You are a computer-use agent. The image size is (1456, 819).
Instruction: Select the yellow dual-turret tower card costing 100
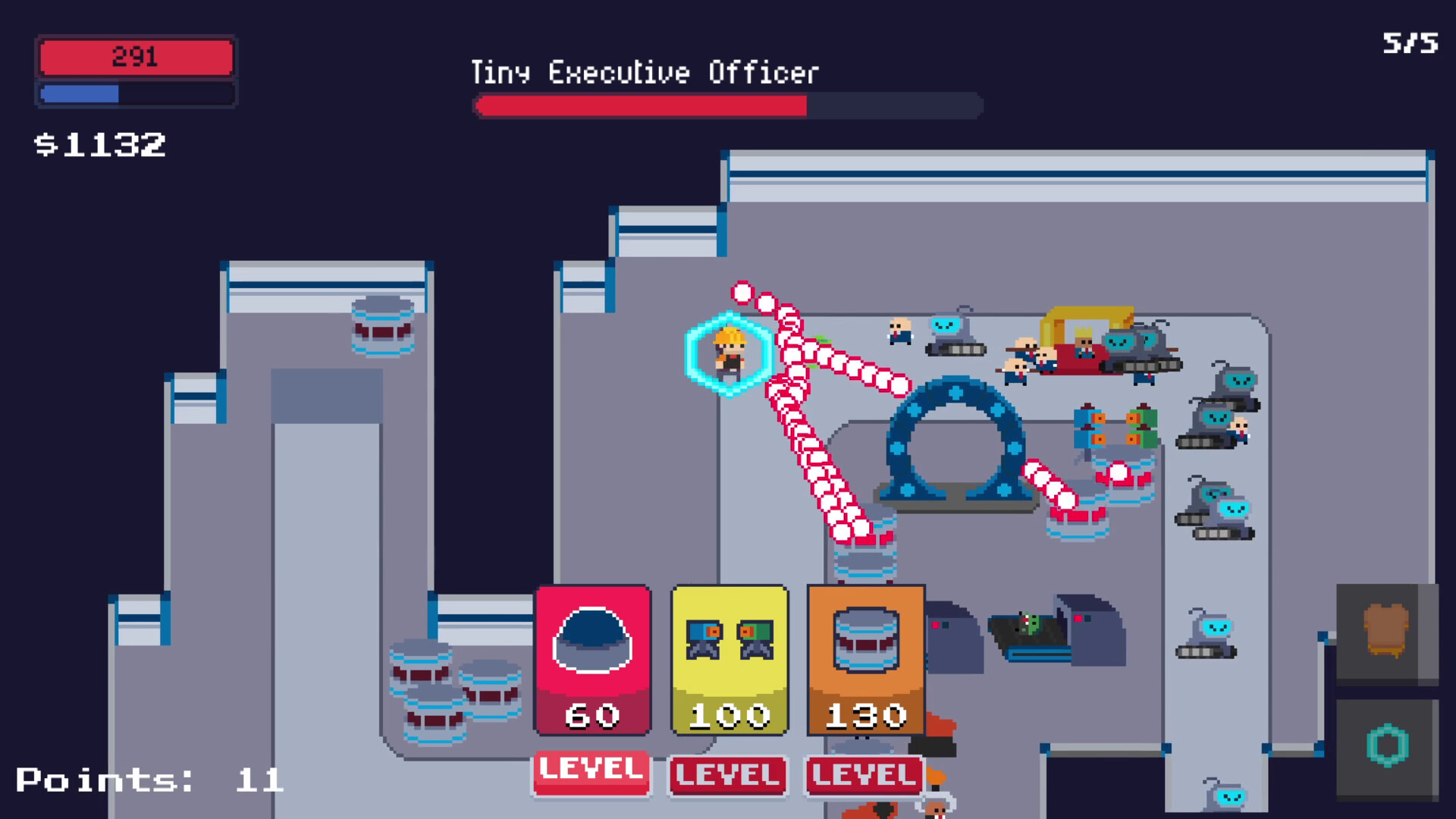click(x=729, y=660)
